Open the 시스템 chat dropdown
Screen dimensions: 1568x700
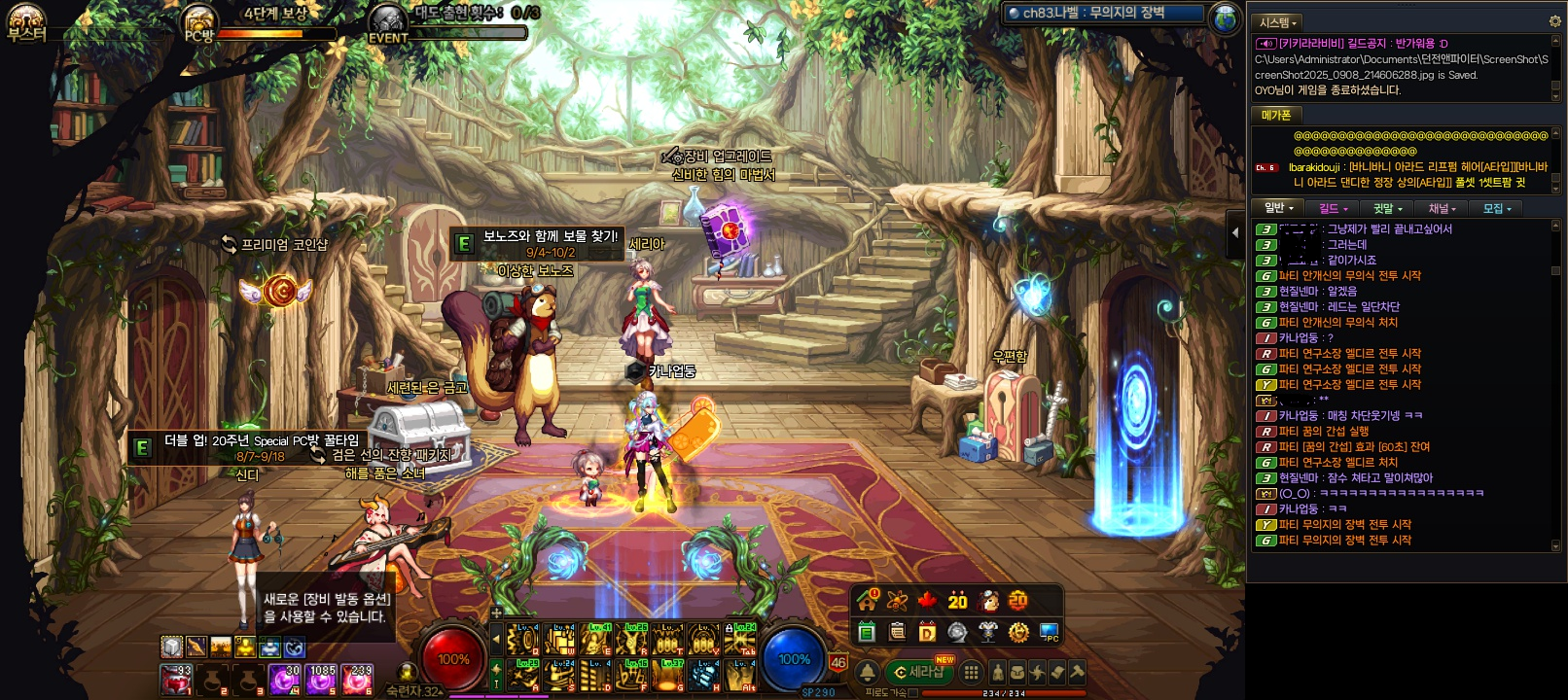point(1278,22)
